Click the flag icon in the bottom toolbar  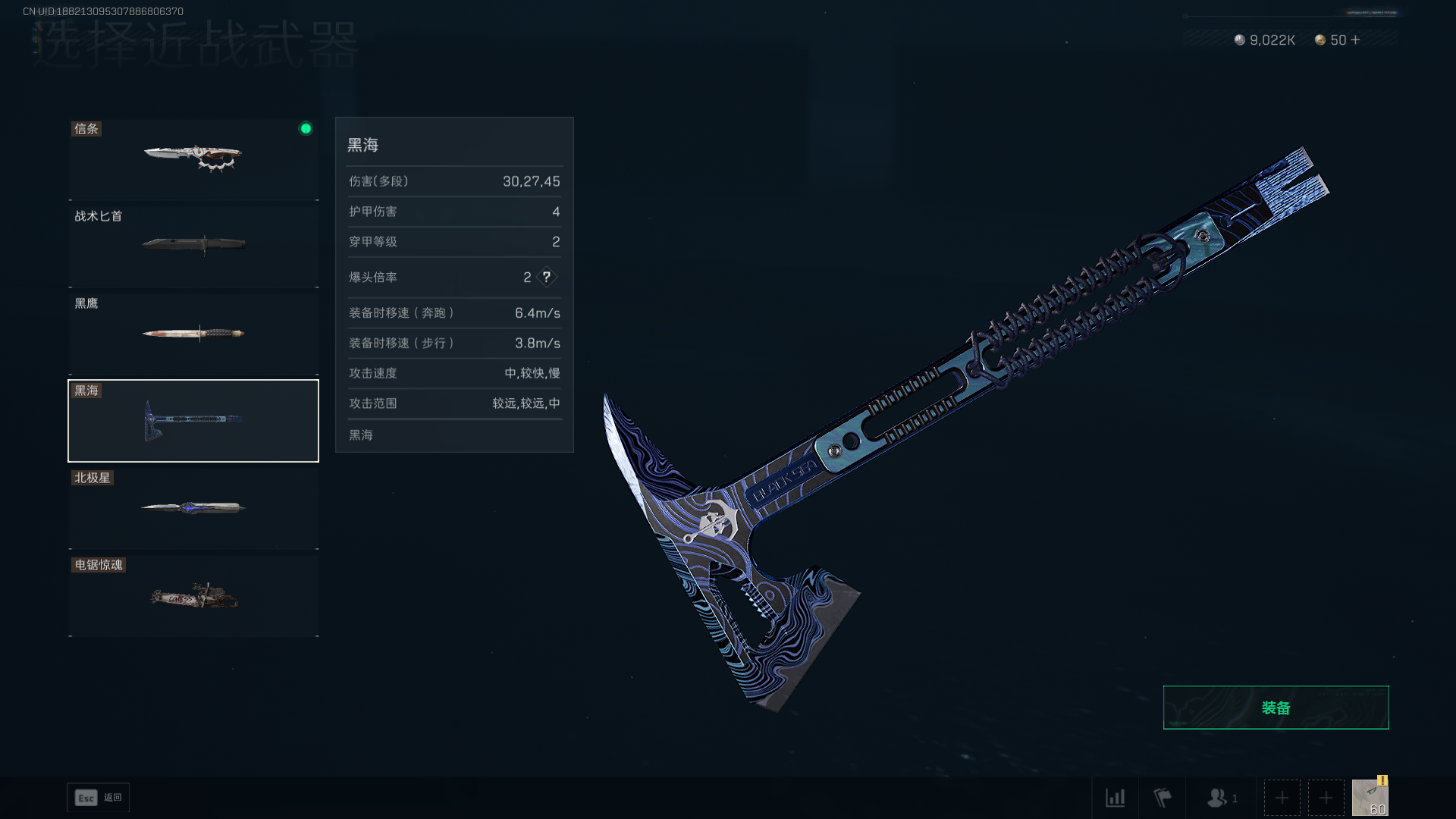[x=1162, y=797]
